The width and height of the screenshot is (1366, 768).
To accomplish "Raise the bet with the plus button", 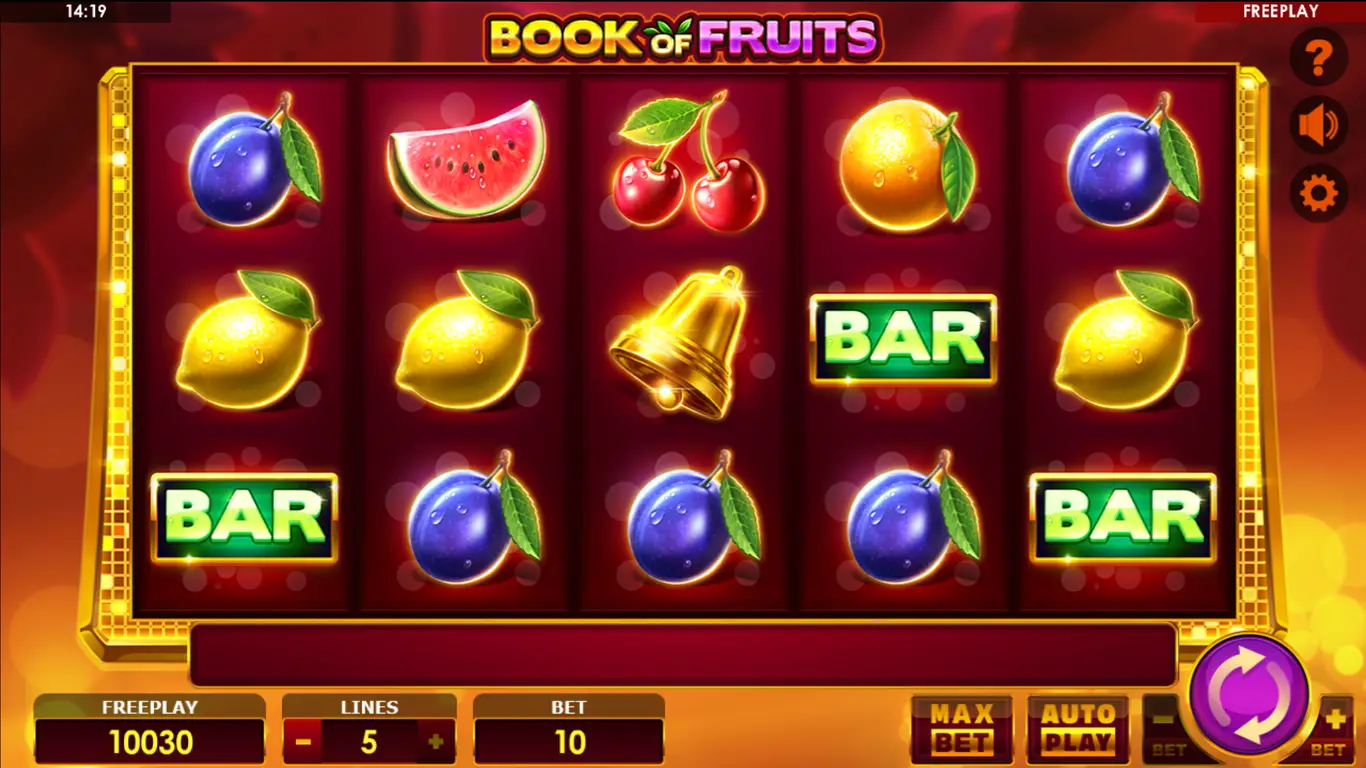I will tap(1334, 725).
